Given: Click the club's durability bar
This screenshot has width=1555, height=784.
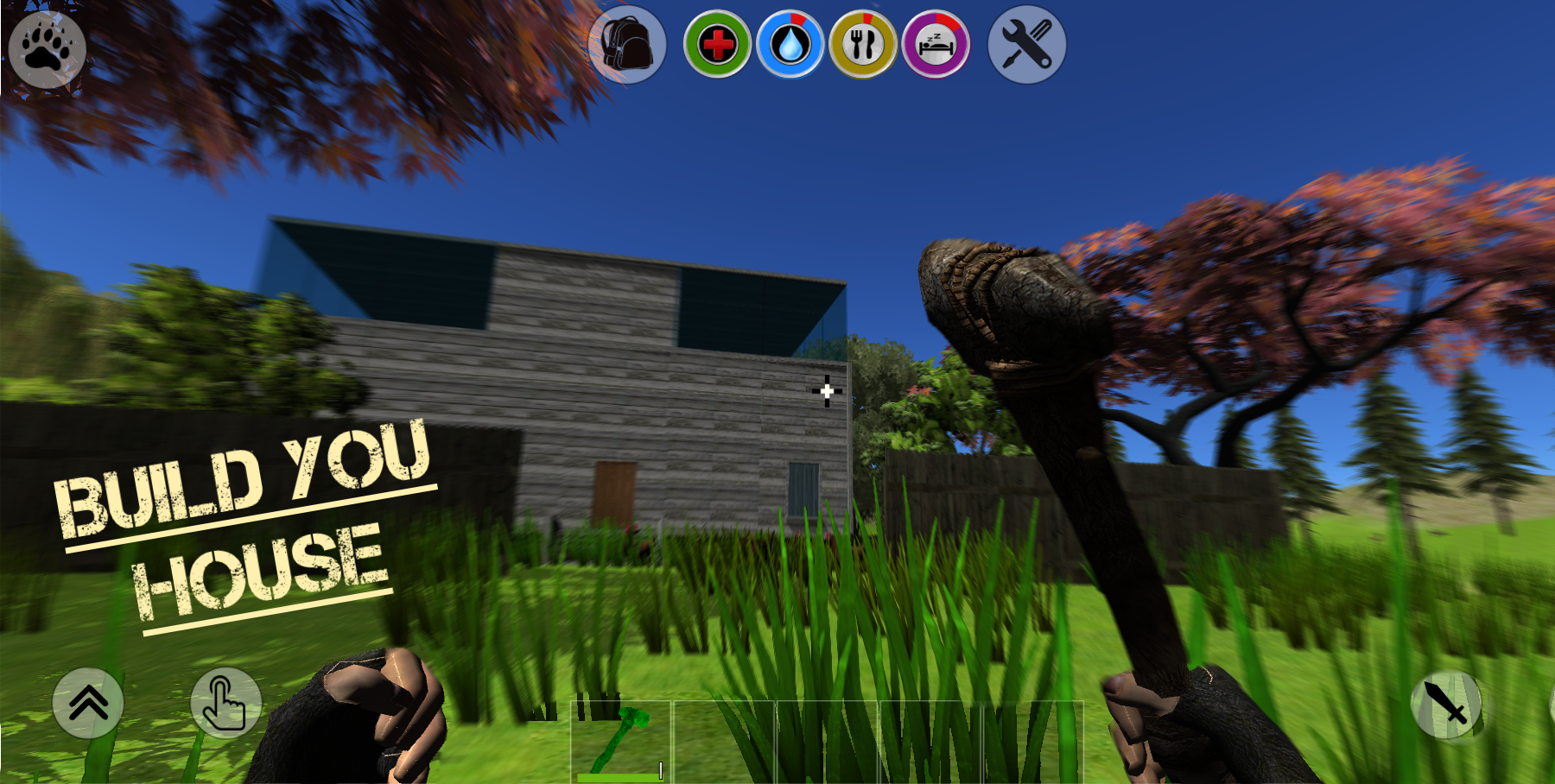Looking at the screenshot, I should tap(620, 776).
